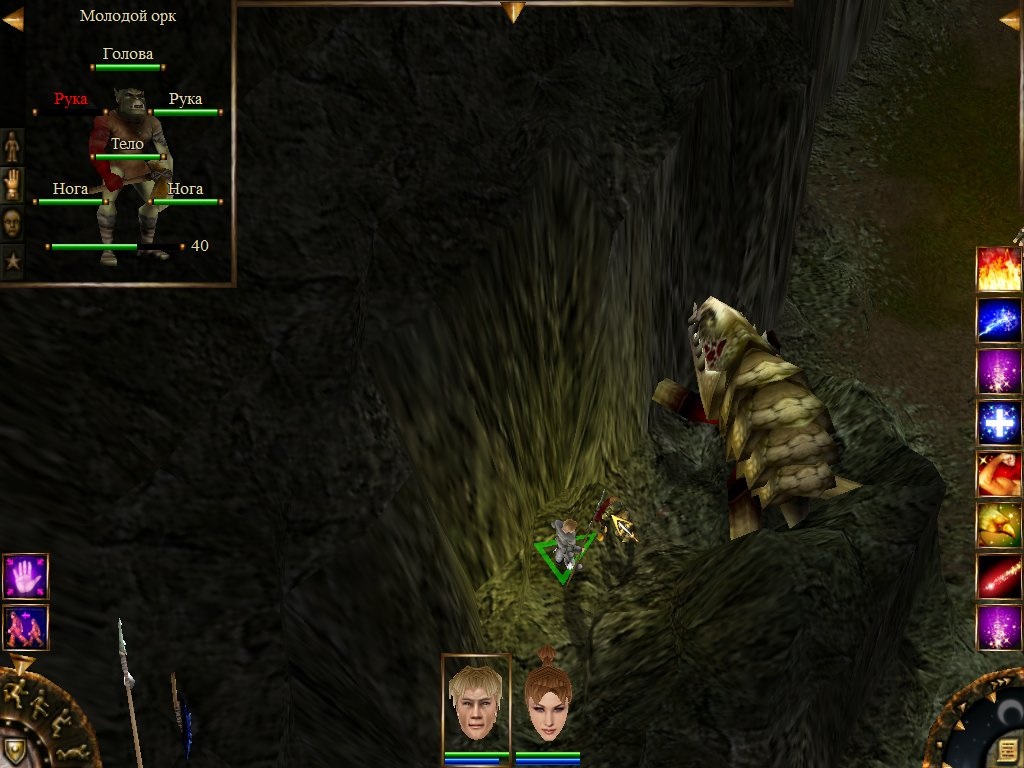Cast the red streak spell

(x=999, y=576)
